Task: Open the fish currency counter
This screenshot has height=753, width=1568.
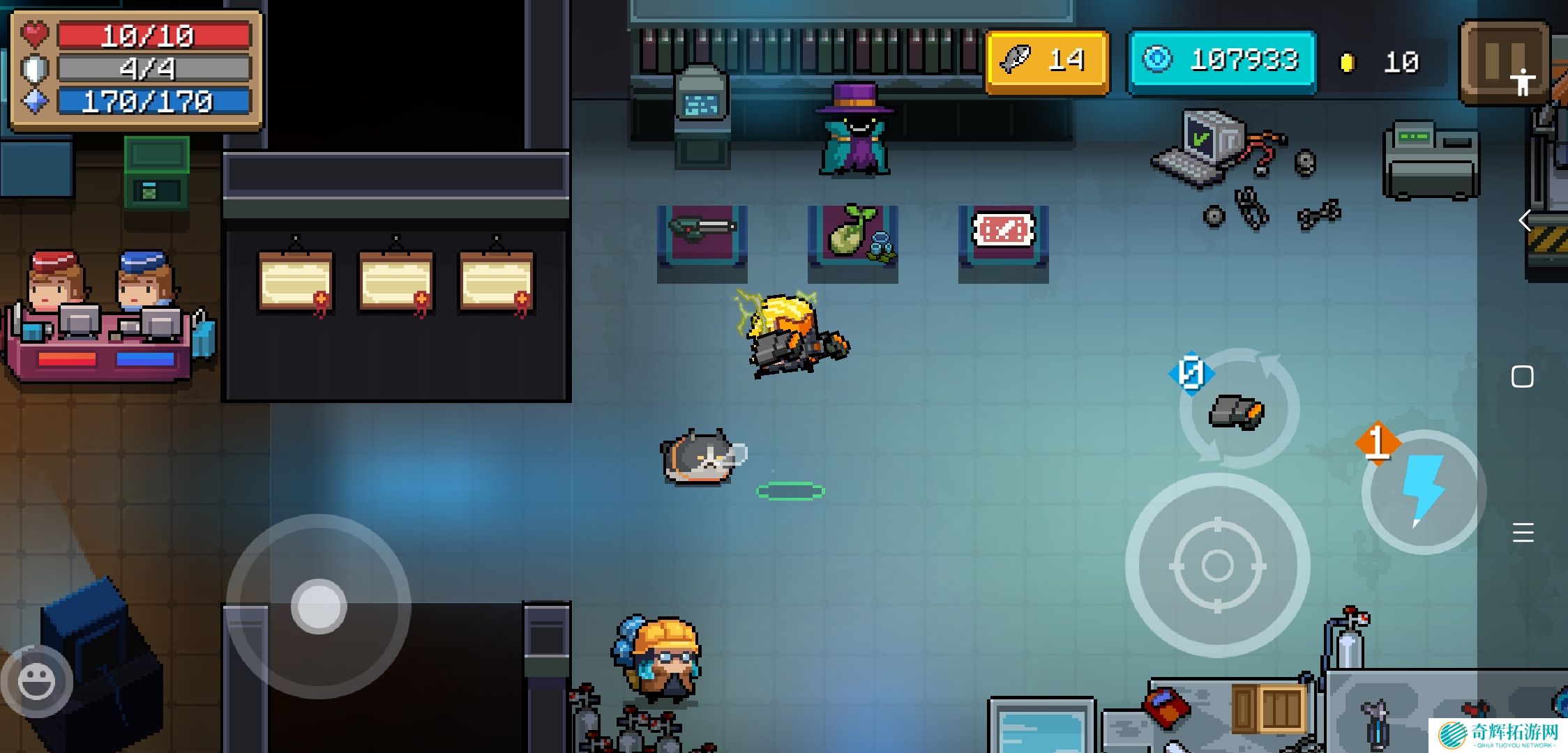Action: click(x=1047, y=61)
